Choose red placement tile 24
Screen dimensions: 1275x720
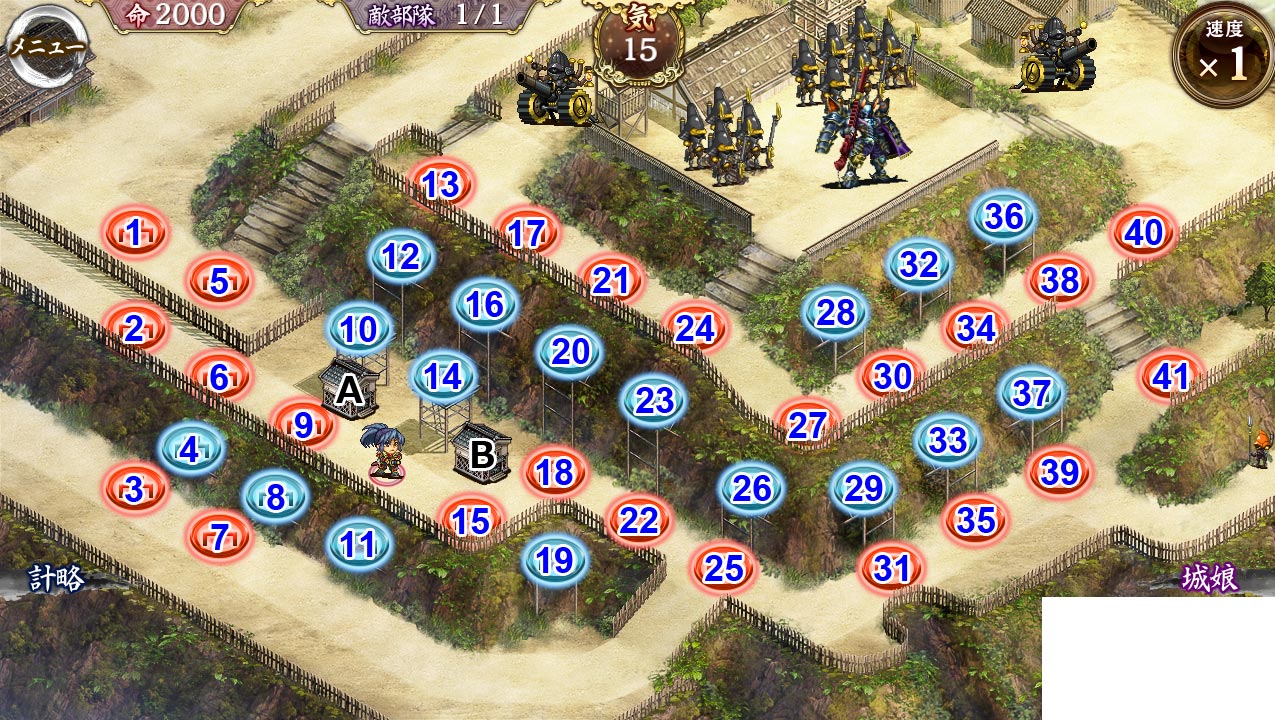[695, 327]
